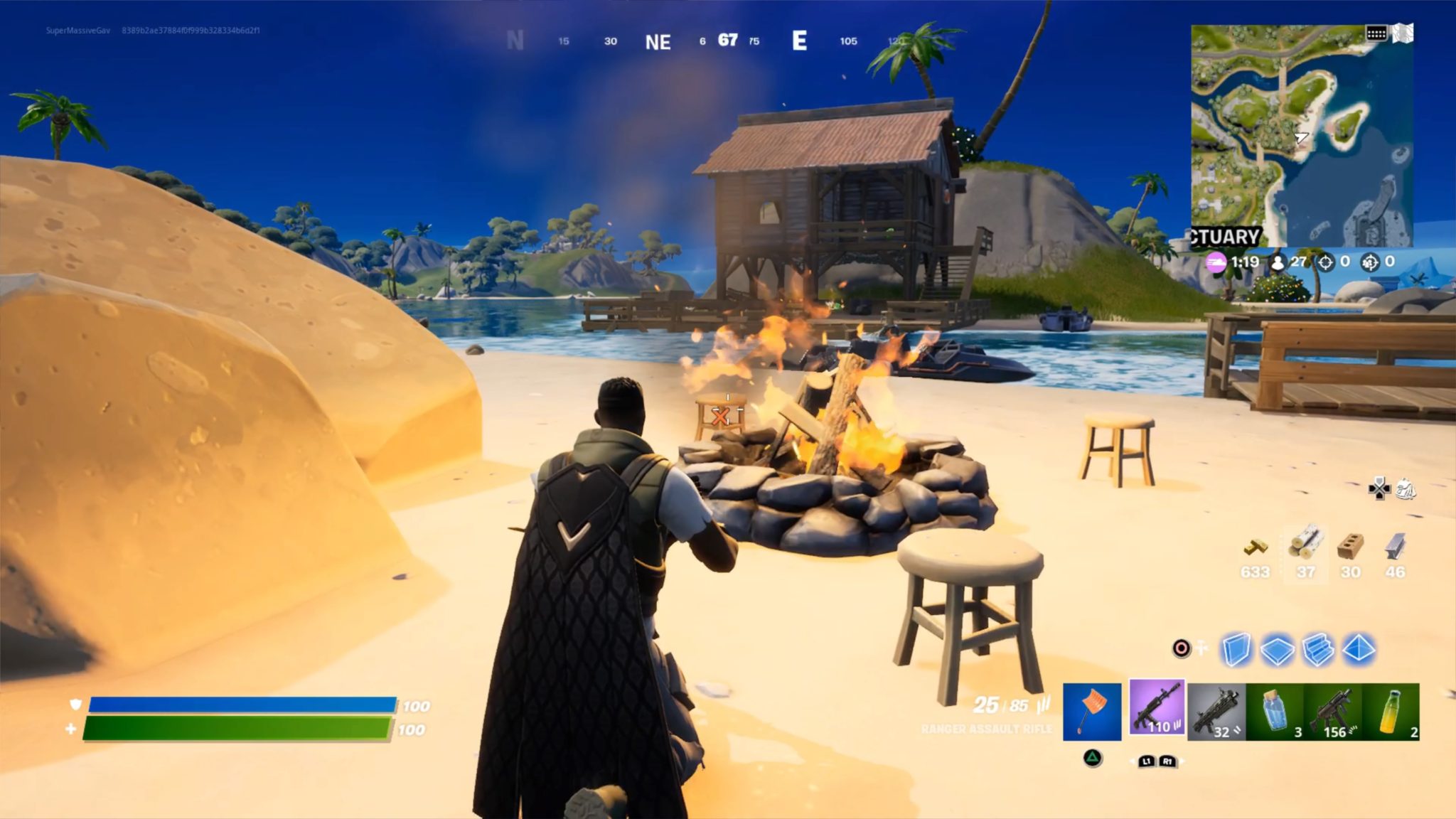This screenshot has height=819, width=1456.
Task: Select the floor build piece
Action: coord(1277,649)
